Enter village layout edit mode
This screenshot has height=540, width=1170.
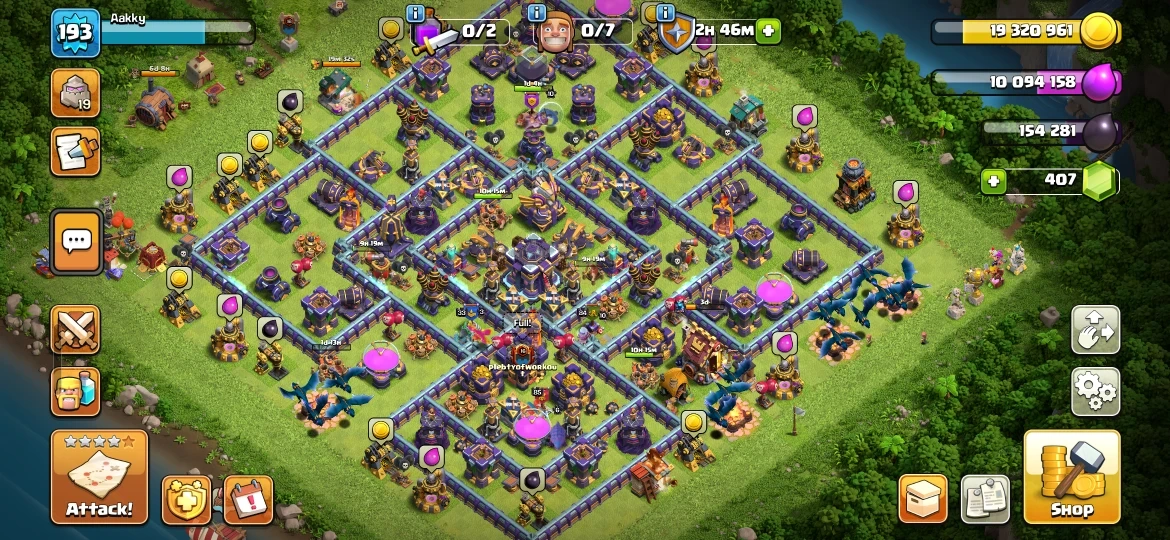(1095, 330)
